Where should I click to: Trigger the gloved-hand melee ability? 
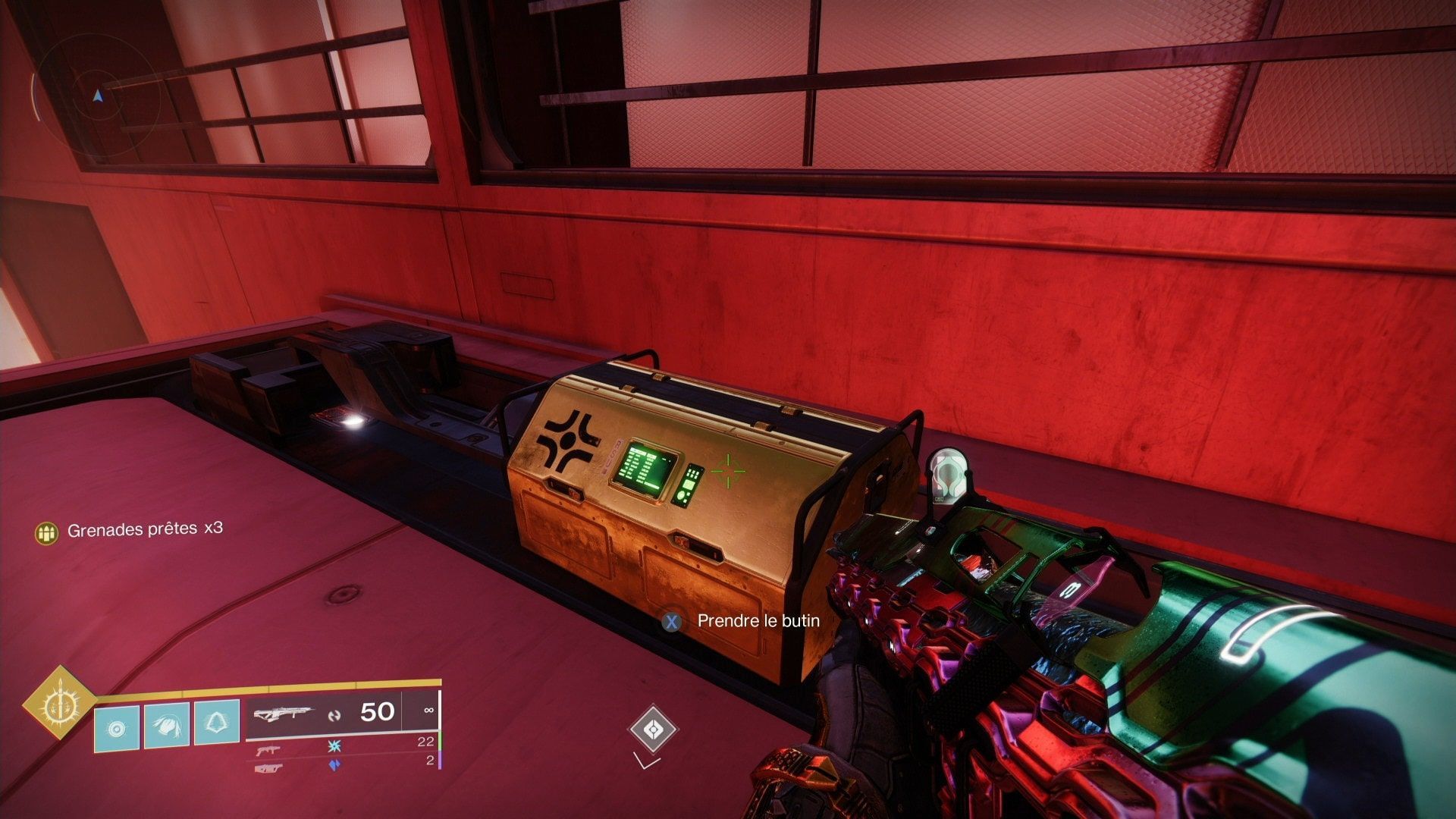pyautogui.click(x=166, y=725)
